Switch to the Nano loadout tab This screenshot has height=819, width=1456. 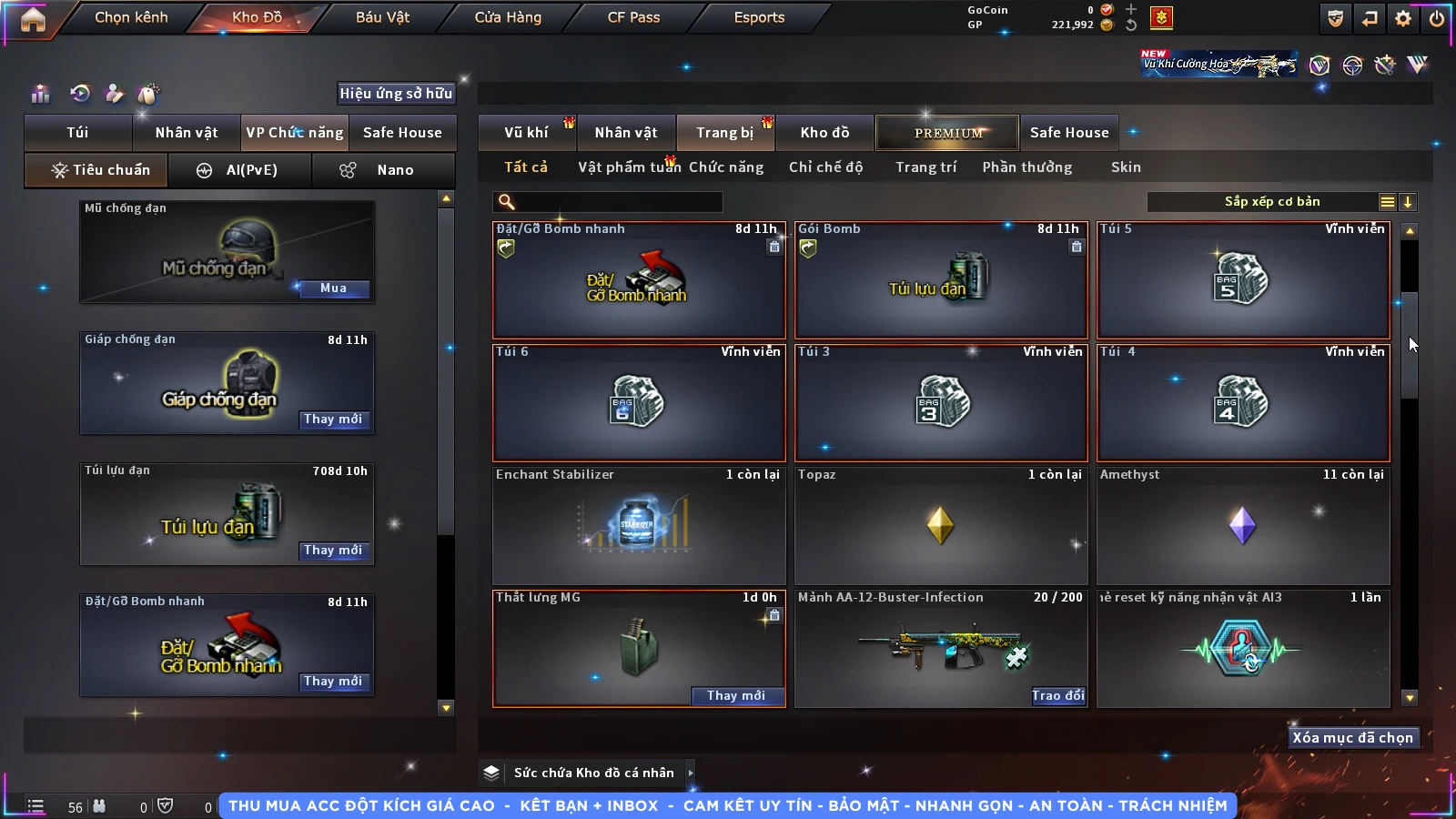(x=383, y=170)
